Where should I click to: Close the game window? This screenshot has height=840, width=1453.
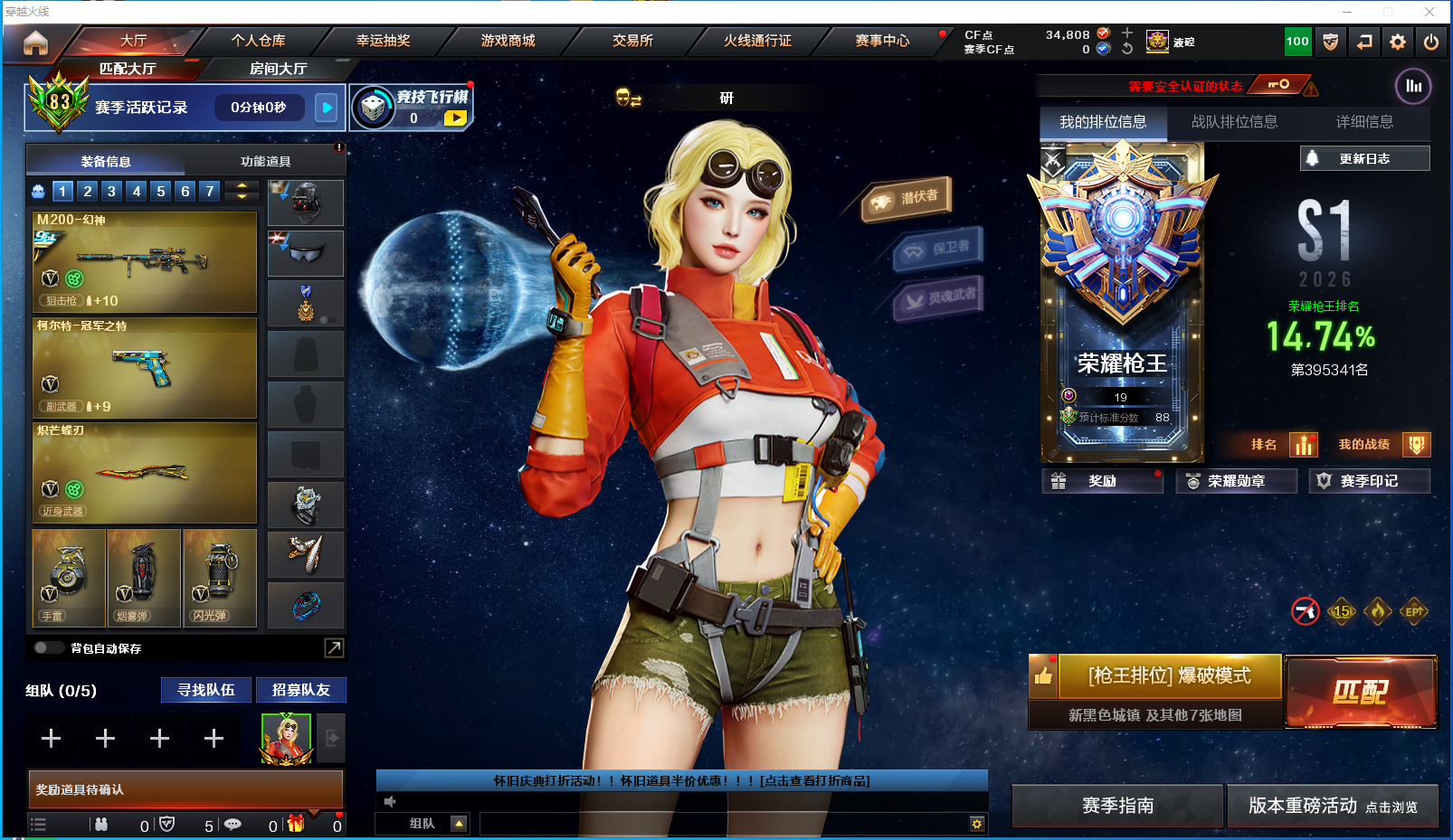click(x=1429, y=12)
